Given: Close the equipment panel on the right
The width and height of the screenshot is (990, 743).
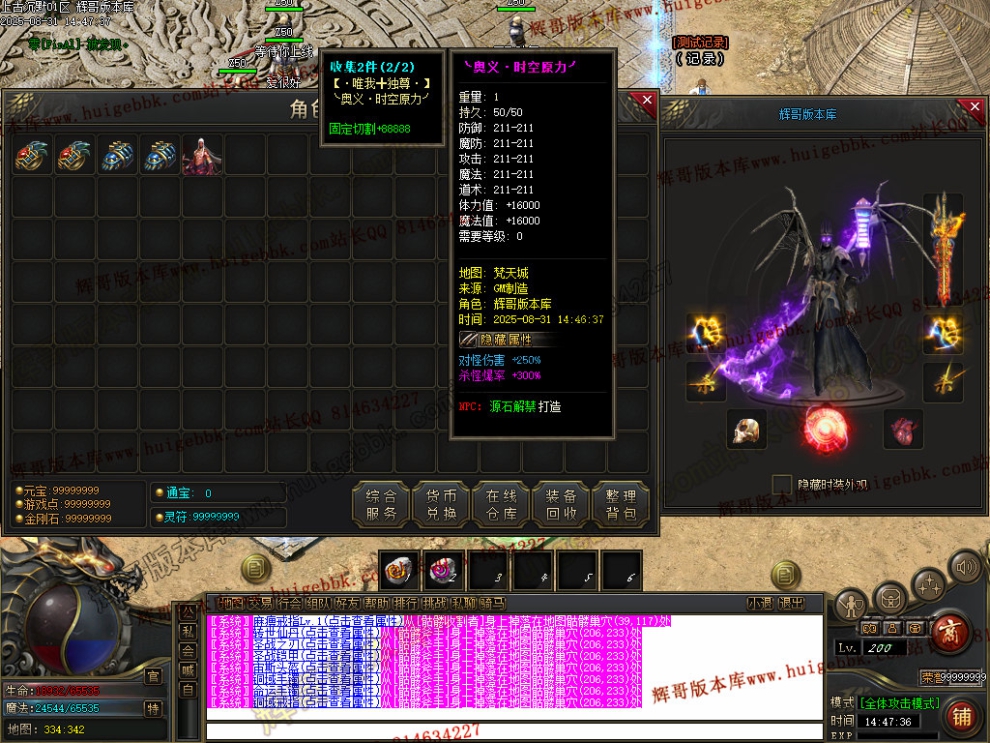Looking at the screenshot, I should [975, 106].
